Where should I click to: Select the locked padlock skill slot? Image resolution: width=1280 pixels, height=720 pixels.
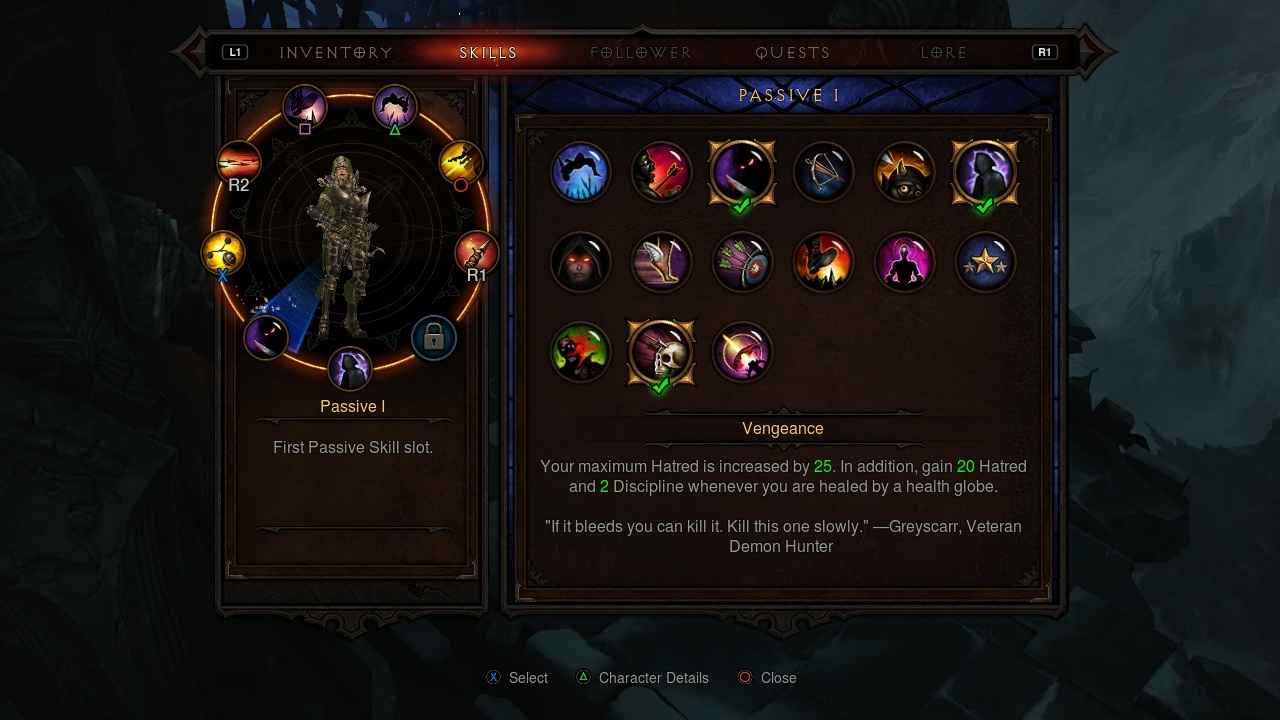click(433, 338)
